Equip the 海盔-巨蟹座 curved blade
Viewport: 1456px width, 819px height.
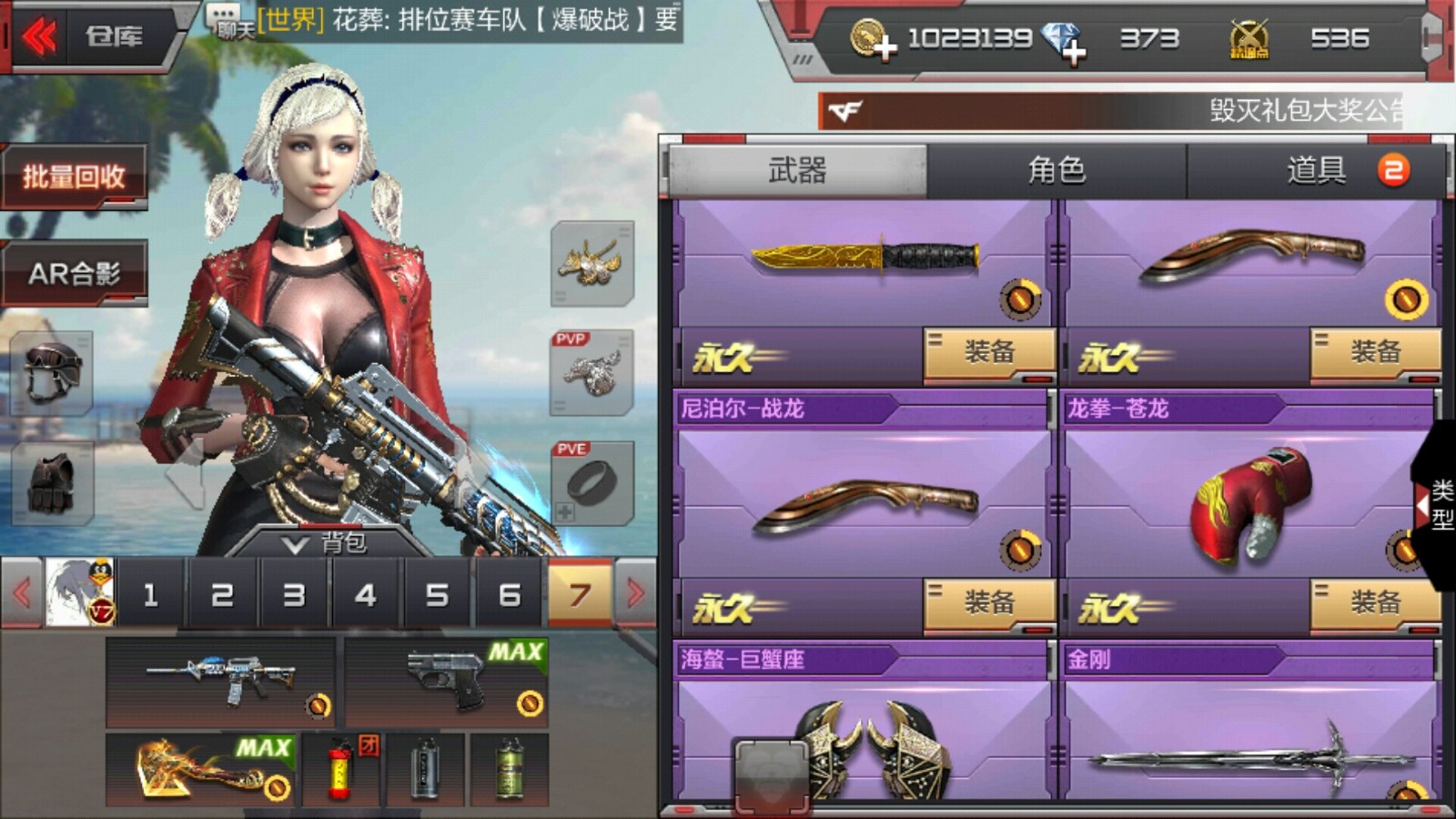[989, 602]
